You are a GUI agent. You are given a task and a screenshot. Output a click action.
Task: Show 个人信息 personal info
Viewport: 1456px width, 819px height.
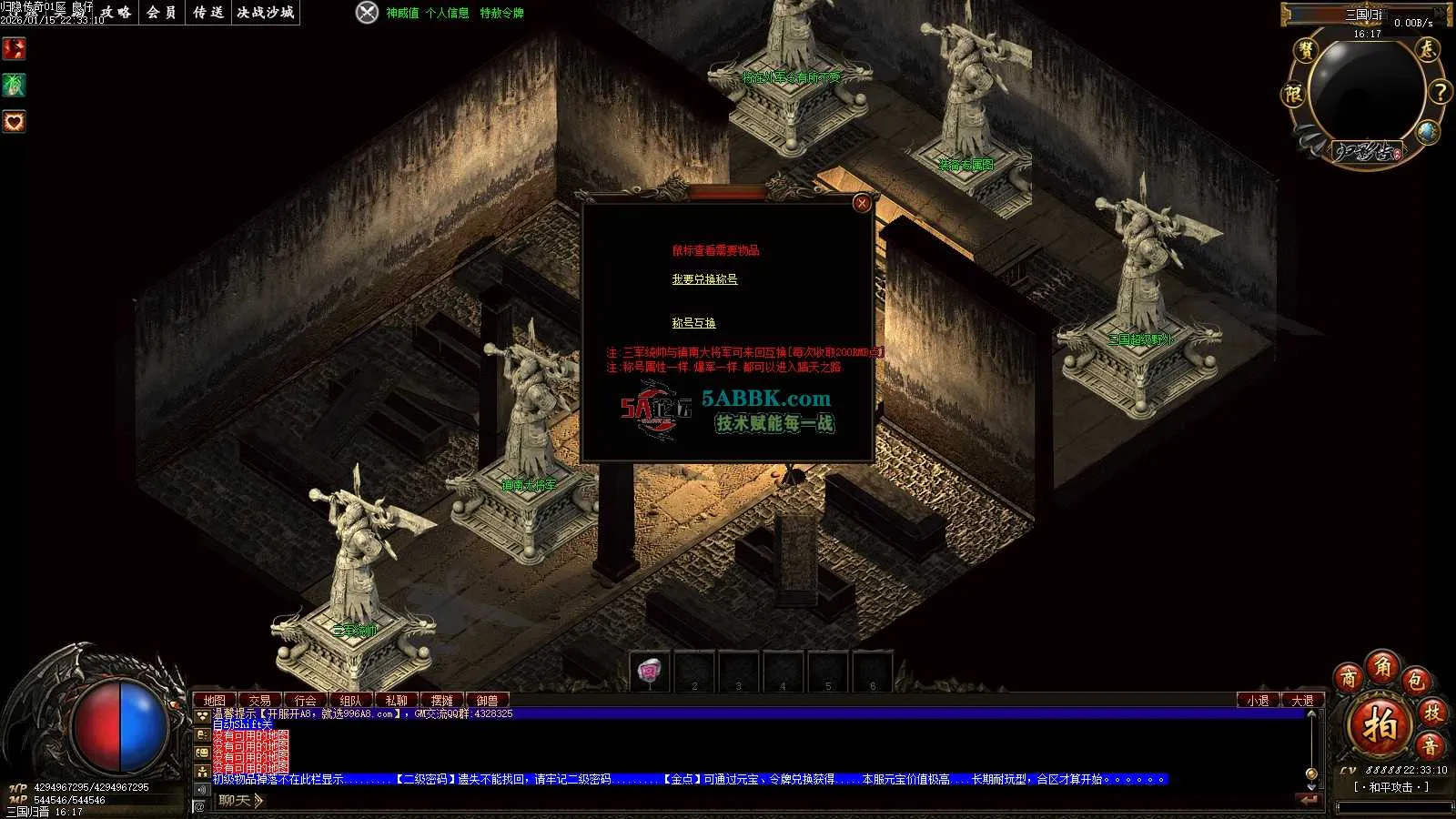(x=448, y=13)
